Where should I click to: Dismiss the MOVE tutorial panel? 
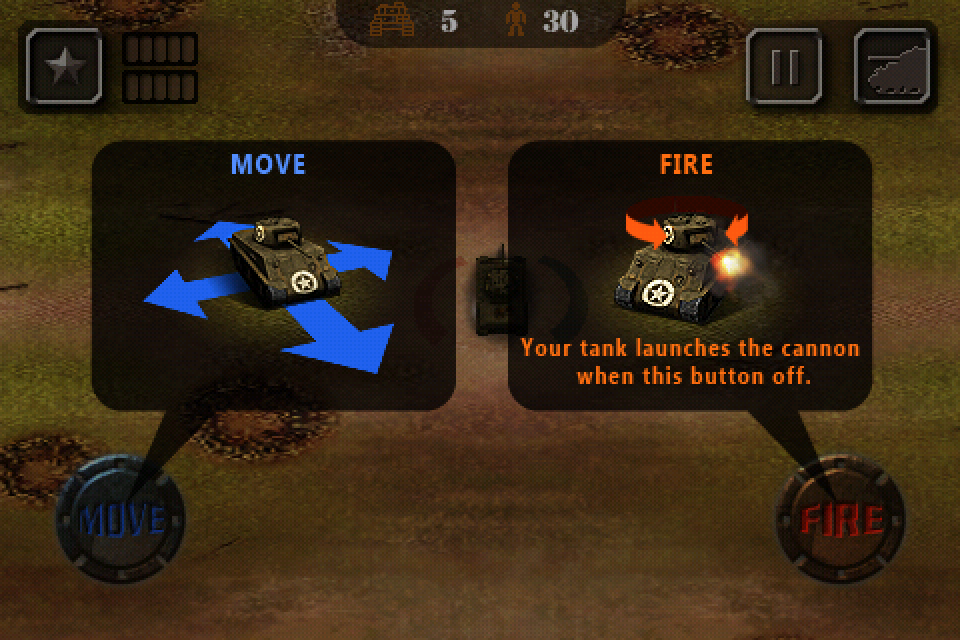[273, 275]
